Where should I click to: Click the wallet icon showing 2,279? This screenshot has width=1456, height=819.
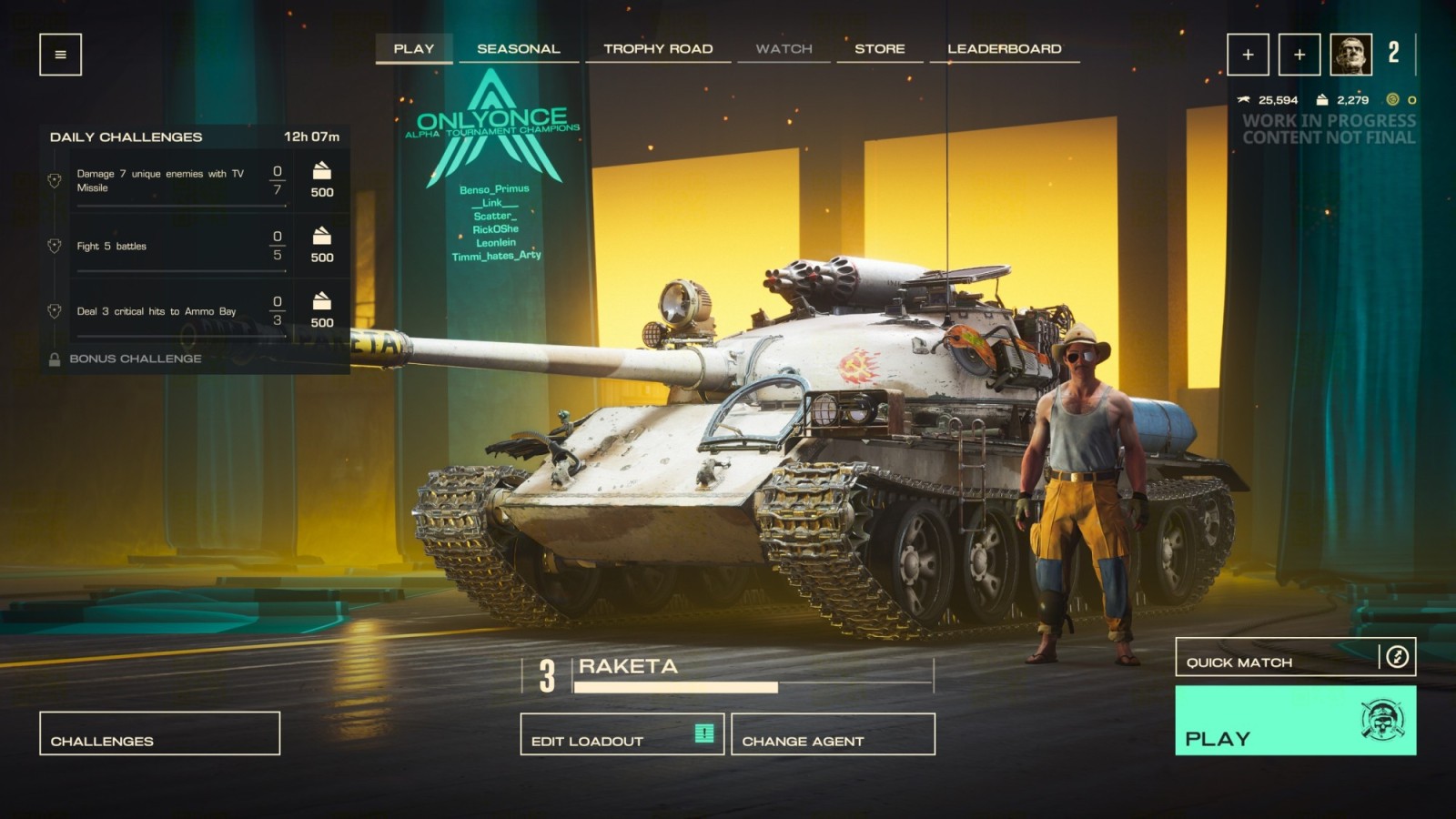[1321, 101]
